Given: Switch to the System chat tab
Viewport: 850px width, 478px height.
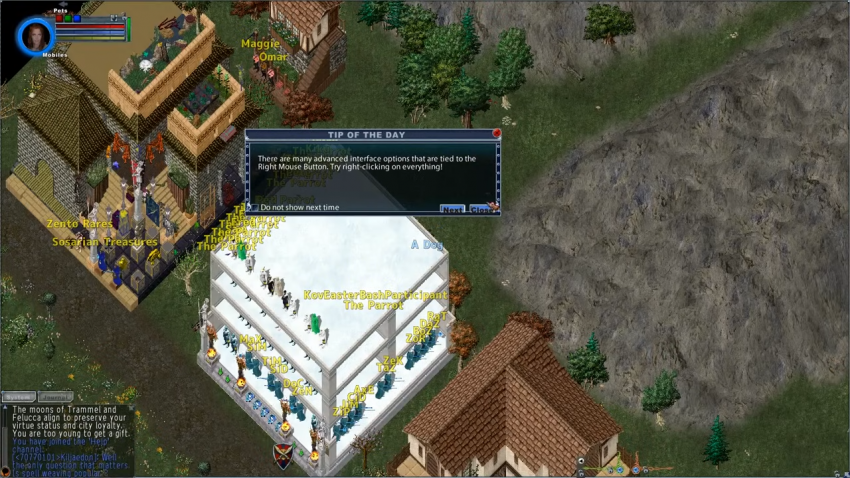Looking at the screenshot, I should pyautogui.click(x=18, y=396).
